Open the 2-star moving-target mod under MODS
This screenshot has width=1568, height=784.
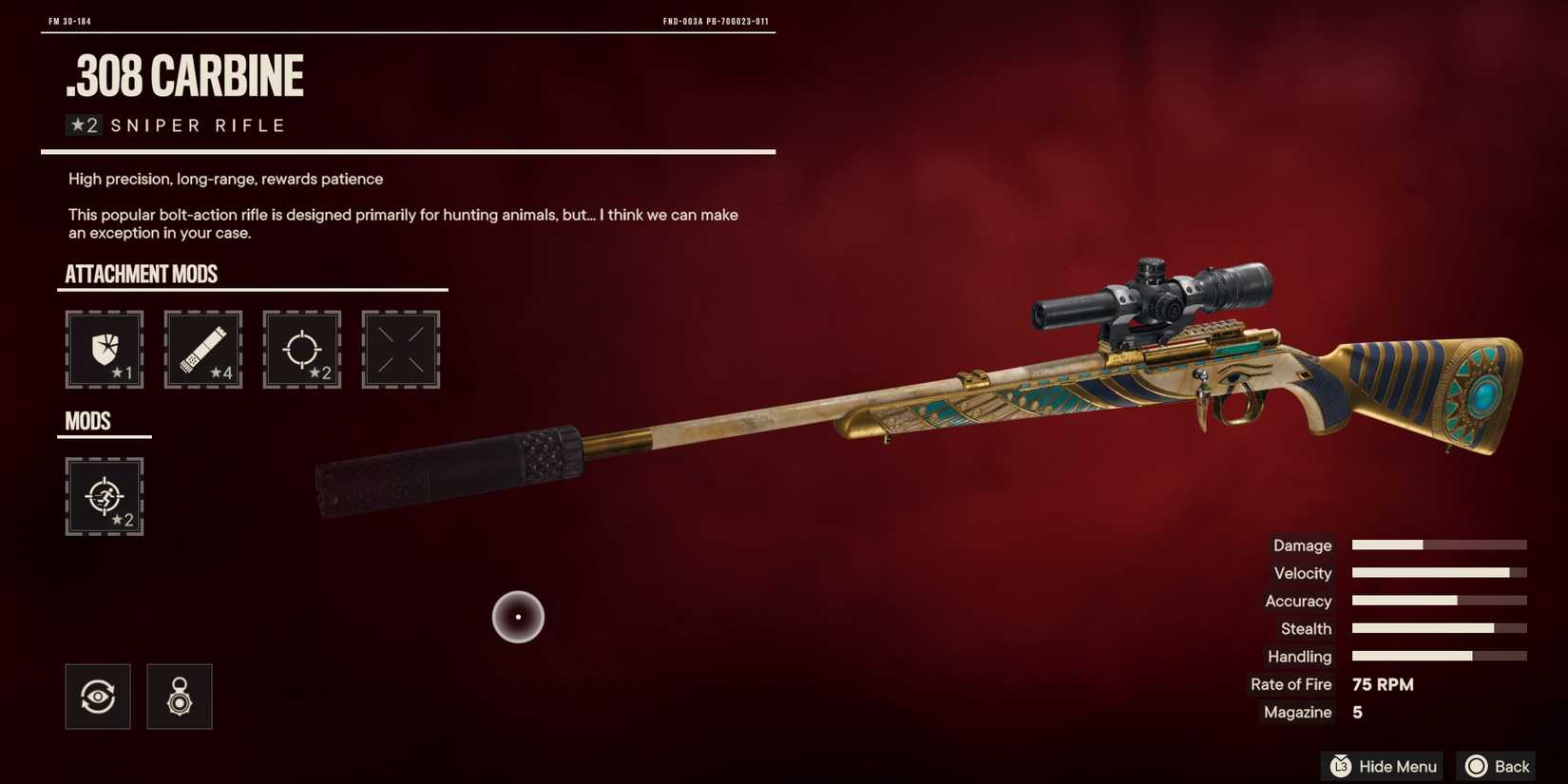pyautogui.click(x=105, y=496)
